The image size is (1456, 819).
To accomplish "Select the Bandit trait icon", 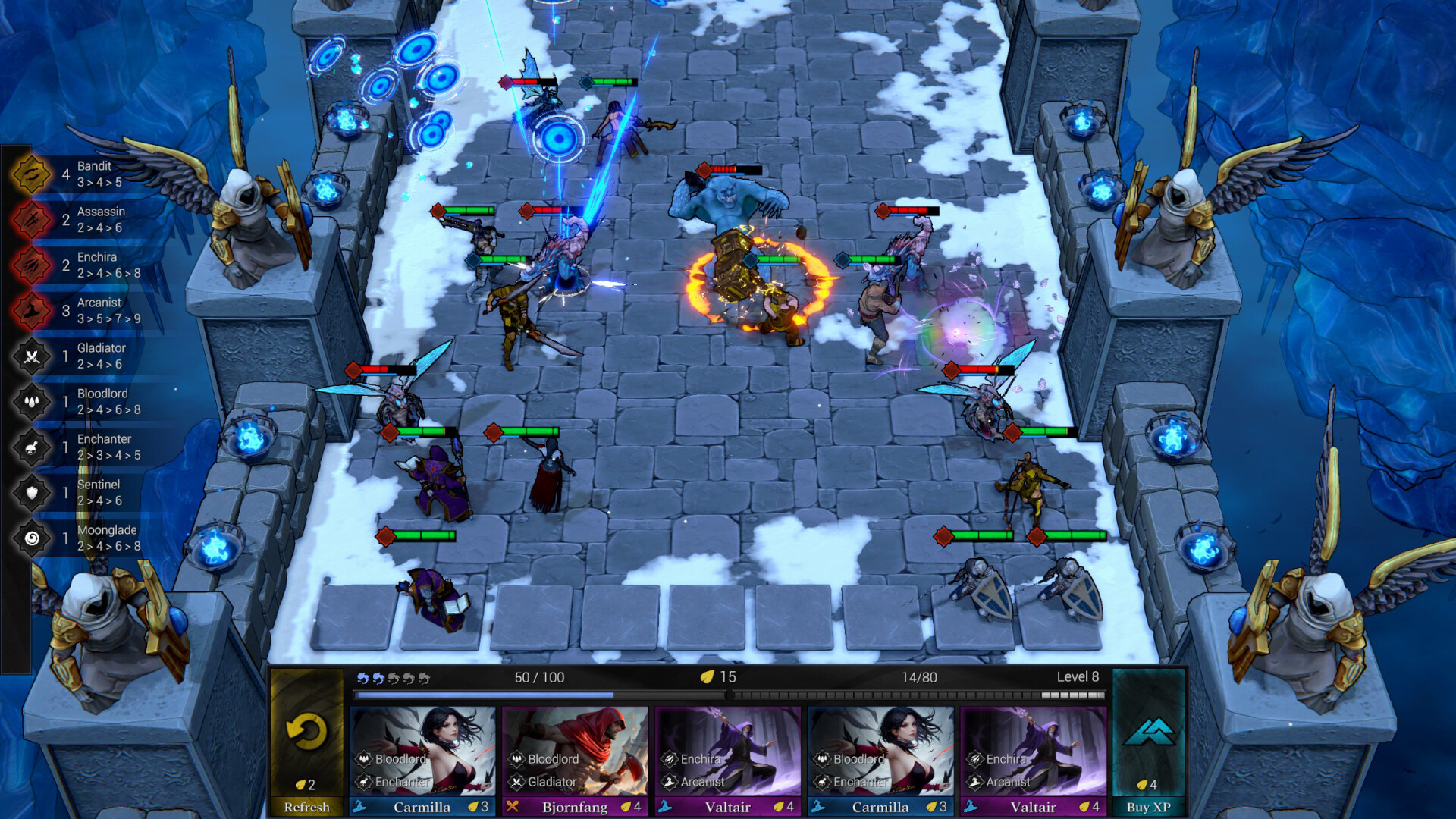I will click(30, 173).
